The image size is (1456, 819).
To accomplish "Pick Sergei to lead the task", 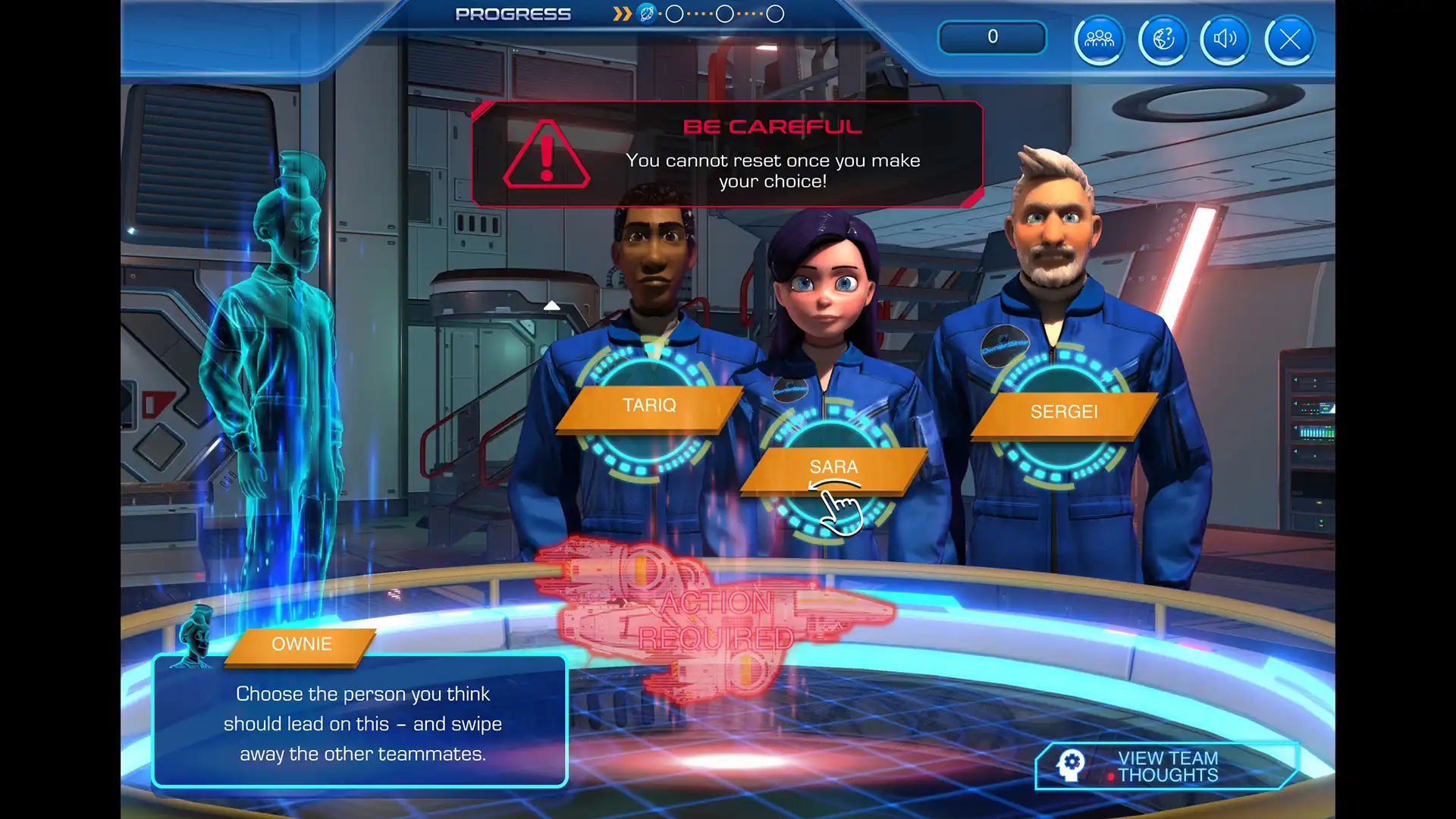I will tap(1063, 412).
